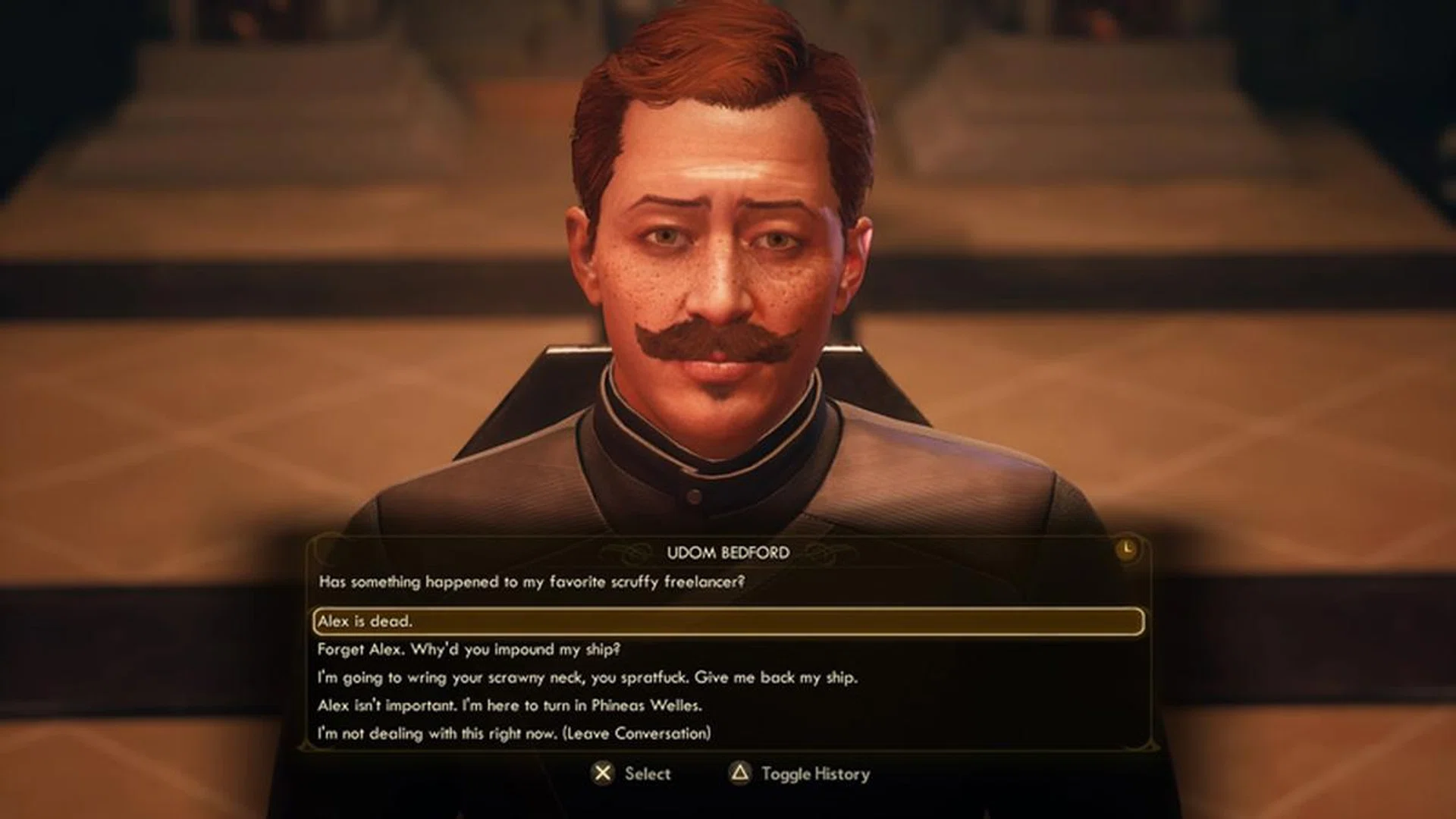Select the threat to wring his scrawny neck
Viewport: 1456px width, 819px height.
point(587,677)
